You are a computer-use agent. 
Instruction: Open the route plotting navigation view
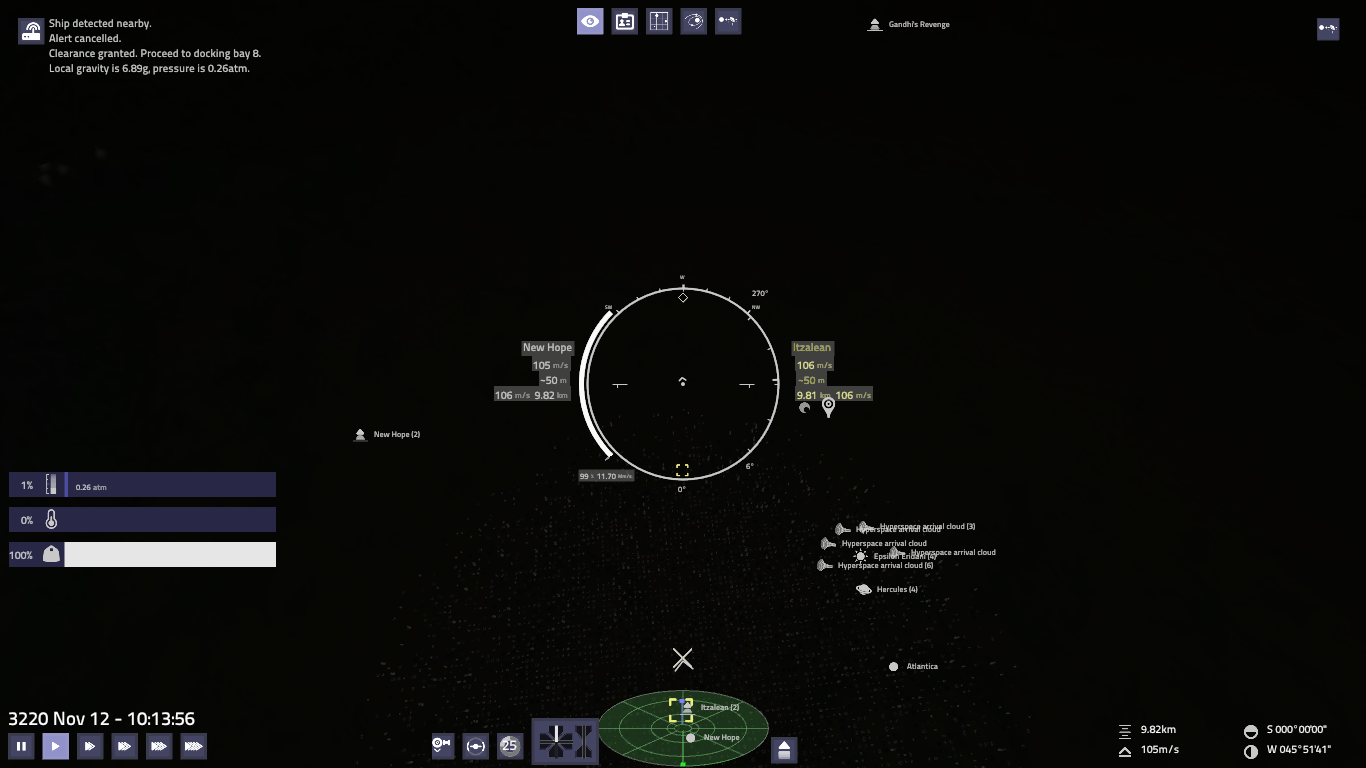728,21
